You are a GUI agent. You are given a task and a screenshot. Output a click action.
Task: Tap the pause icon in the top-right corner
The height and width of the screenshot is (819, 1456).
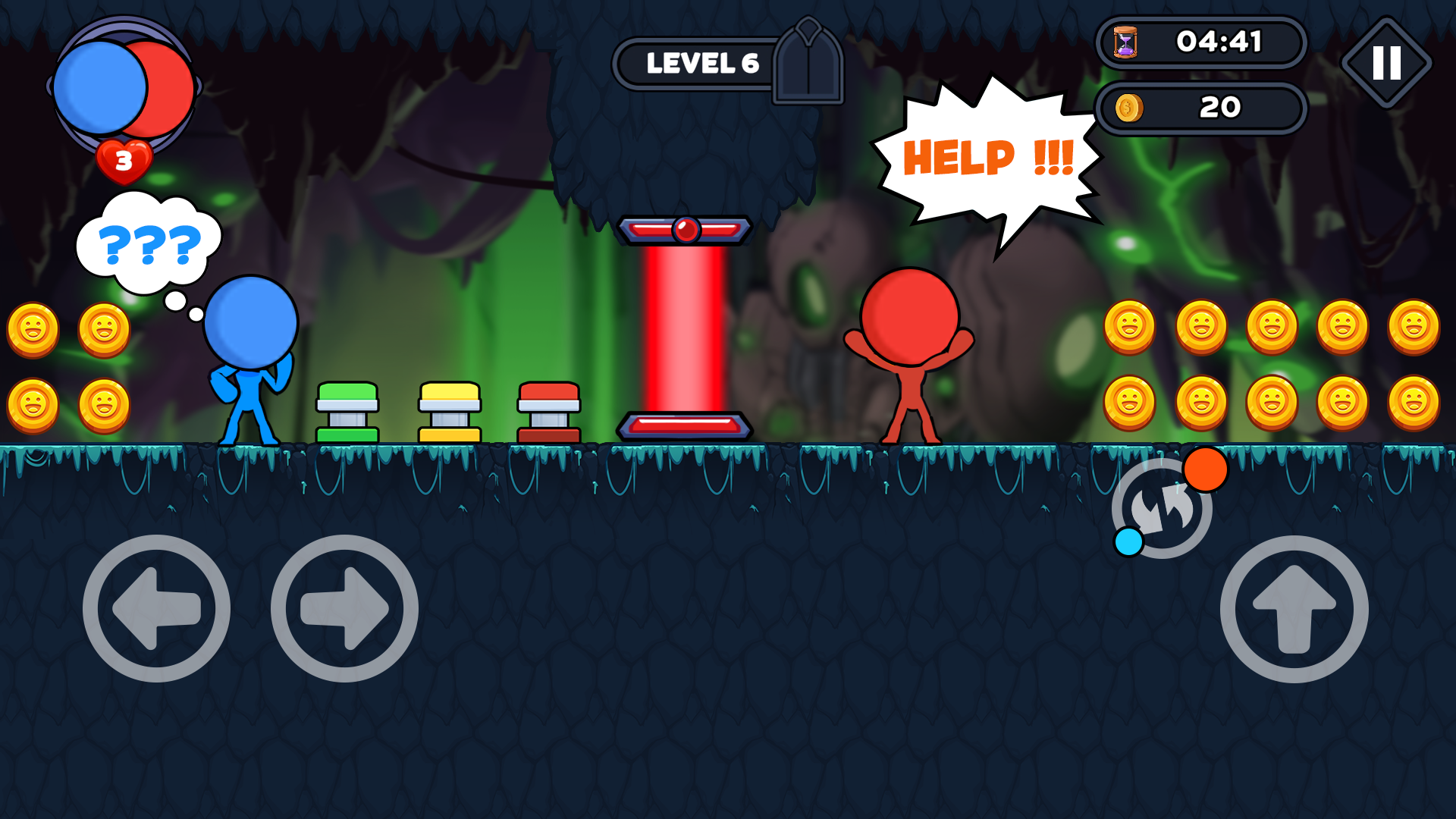tap(1387, 62)
